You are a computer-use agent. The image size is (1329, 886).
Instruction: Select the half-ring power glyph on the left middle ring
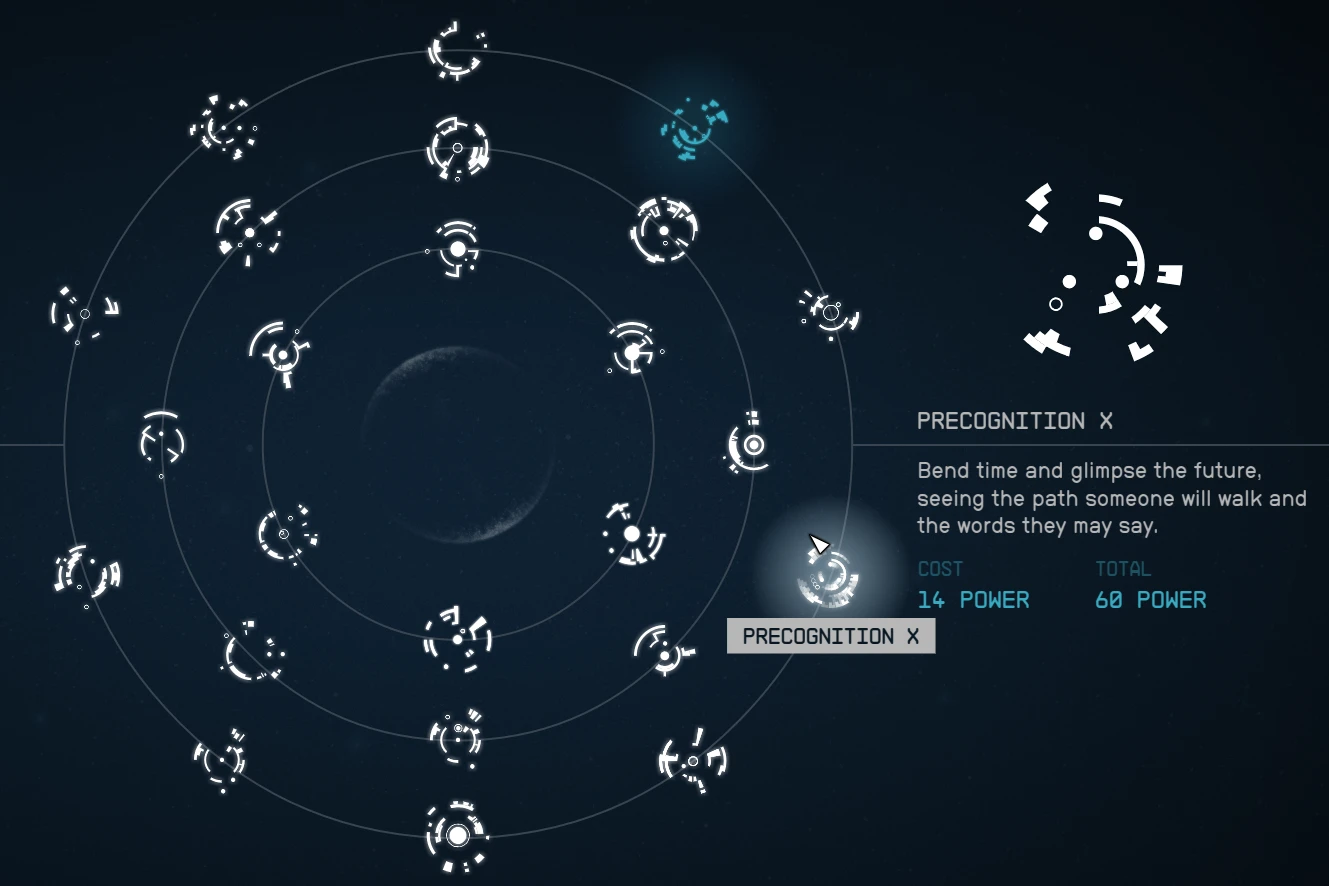[x=159, y=441]
